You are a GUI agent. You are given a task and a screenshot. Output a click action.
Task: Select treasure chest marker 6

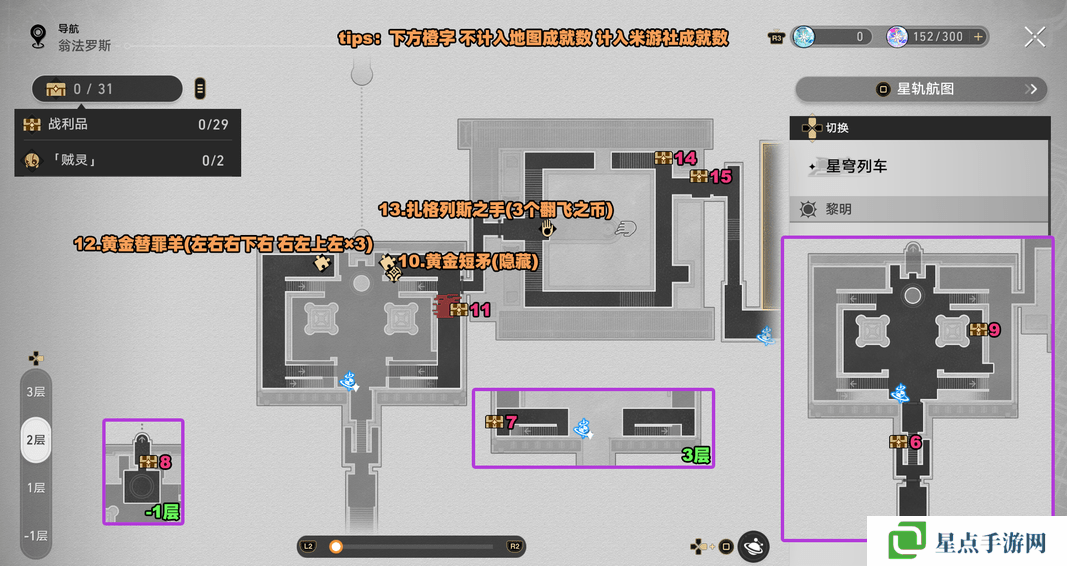[x=898, y=442]
